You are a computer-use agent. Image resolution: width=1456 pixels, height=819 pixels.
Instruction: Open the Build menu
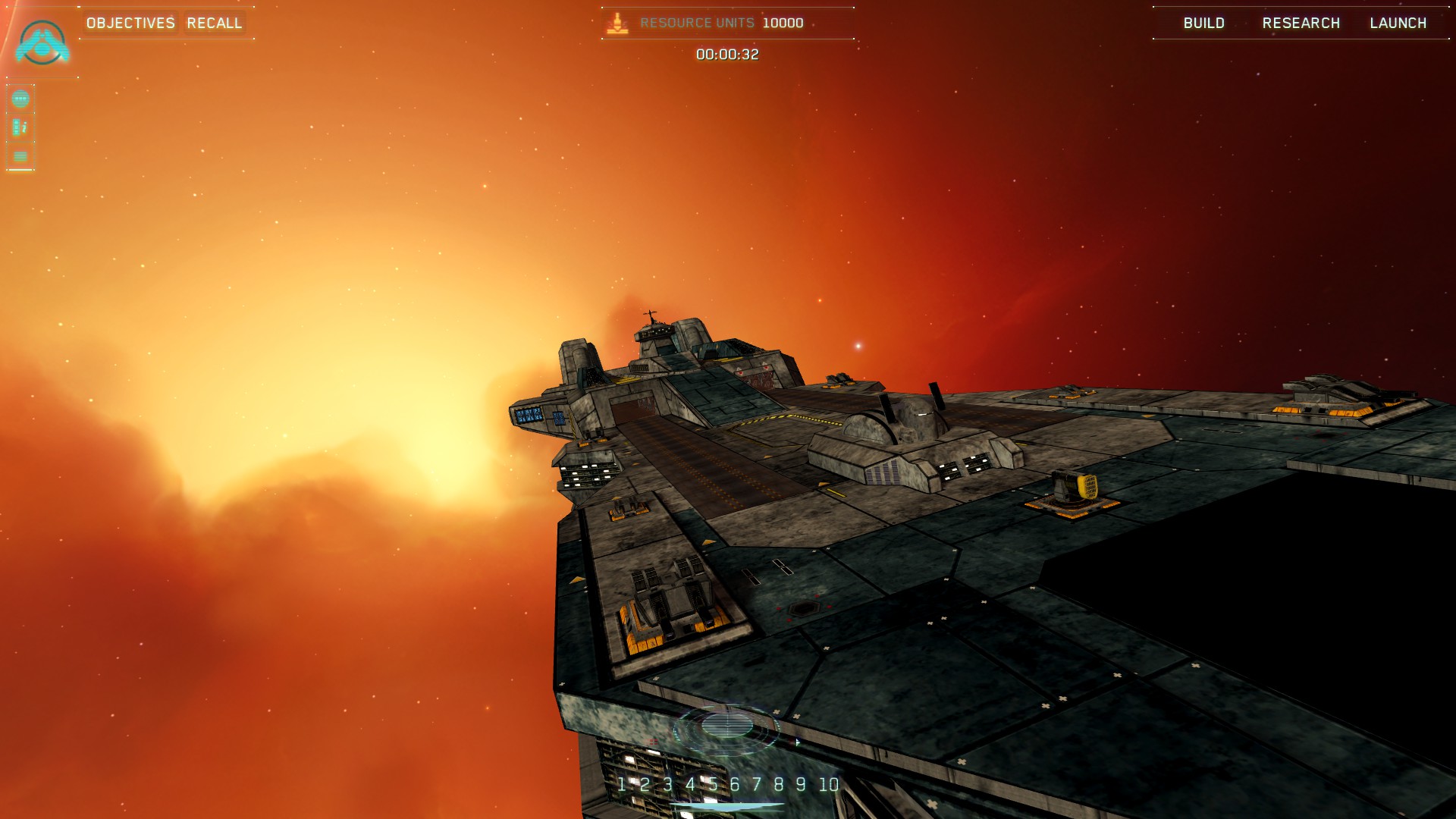click(x=1203, y=23)
